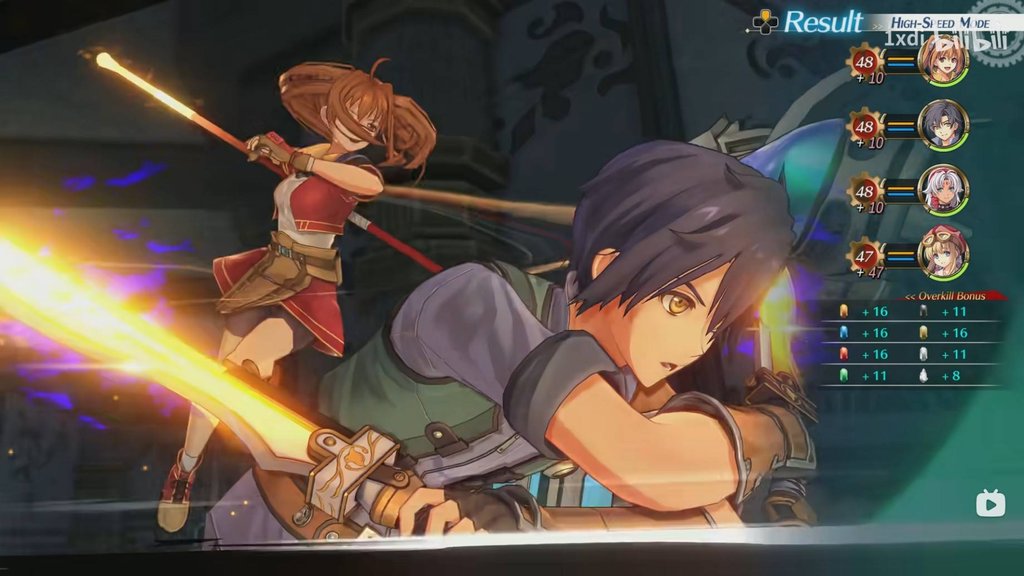Screen dimensions: 1024x576
Task: Click the bilibili TV icon in the corner
Action: pyautogui.click(x=990, y=503)
